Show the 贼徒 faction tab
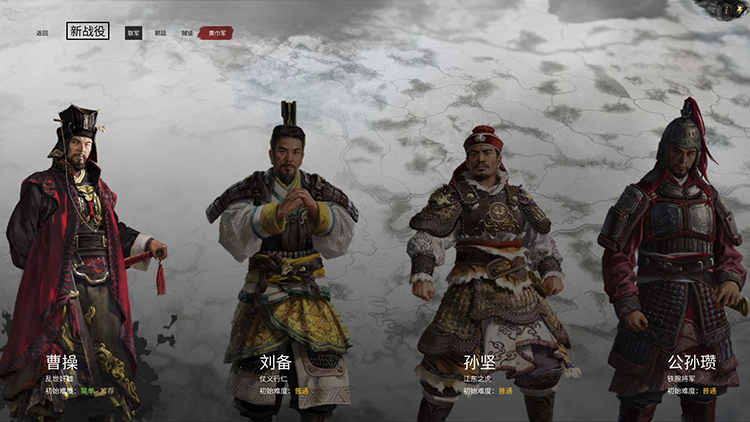The width and height of the screenshot is (750, 422). point(187,33)
